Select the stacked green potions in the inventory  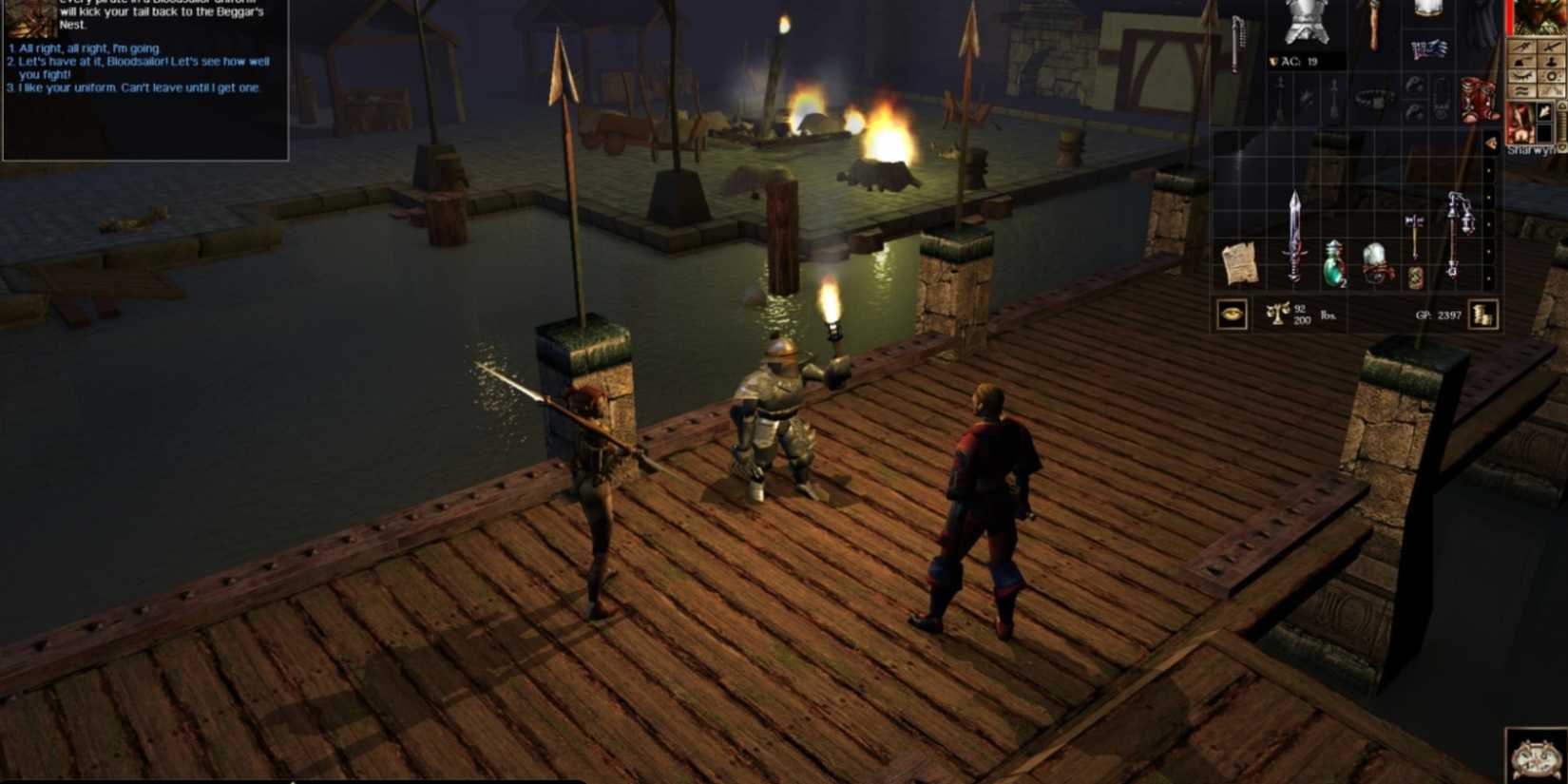tap(1333, 265)
